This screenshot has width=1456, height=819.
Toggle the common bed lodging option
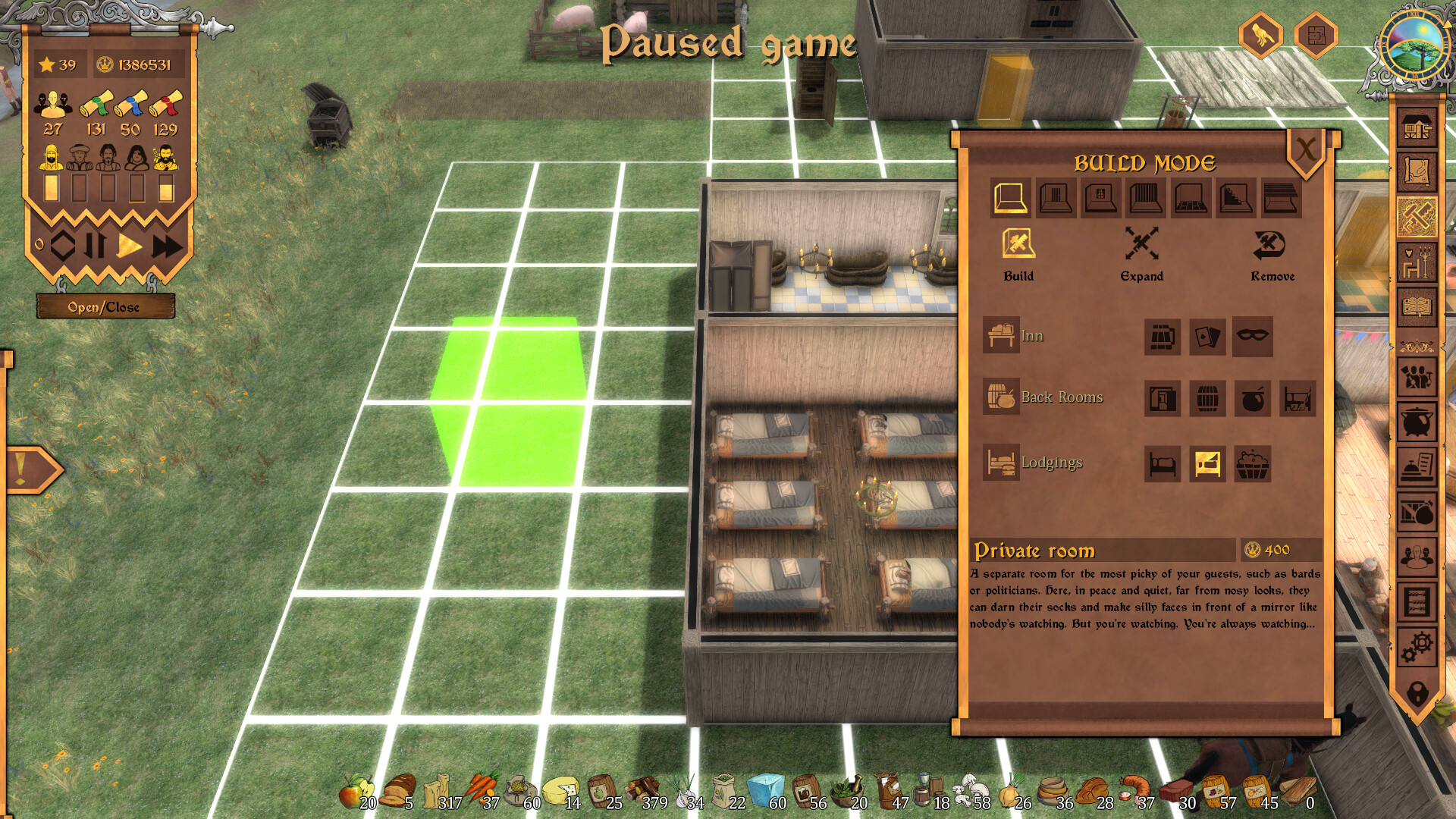pos(1163,463)
